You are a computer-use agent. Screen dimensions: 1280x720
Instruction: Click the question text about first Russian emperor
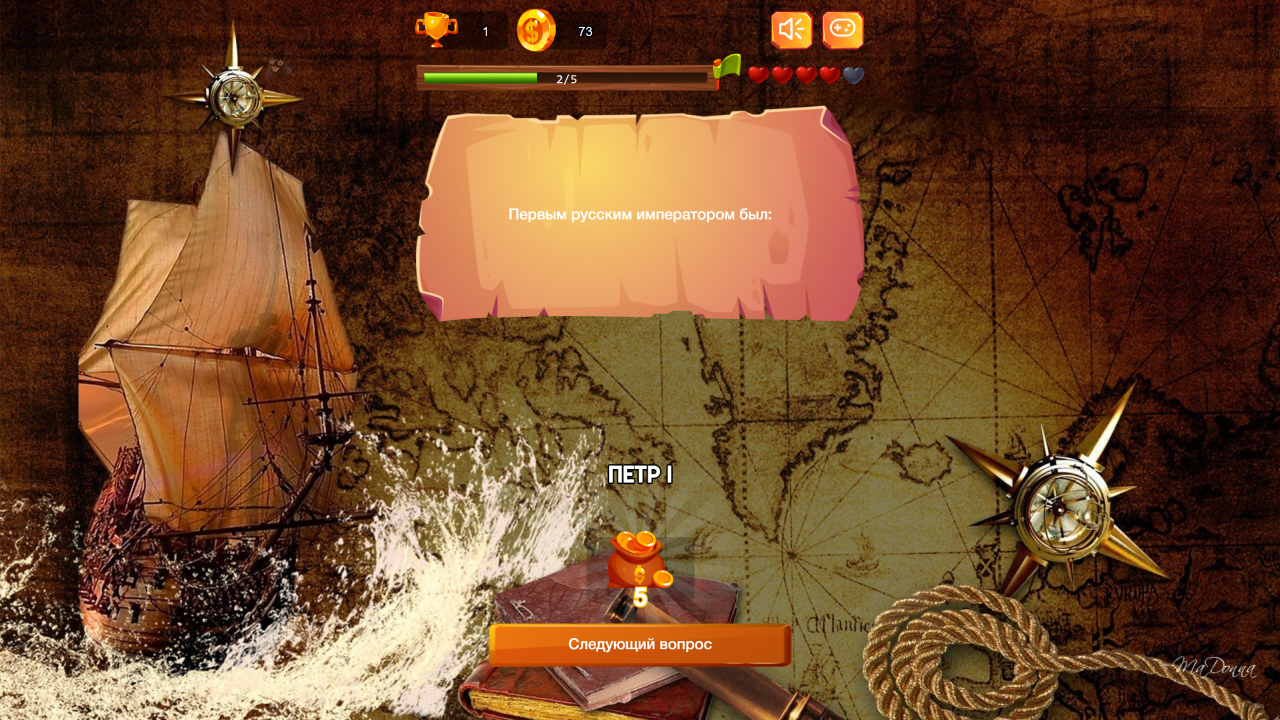(640, 211)
